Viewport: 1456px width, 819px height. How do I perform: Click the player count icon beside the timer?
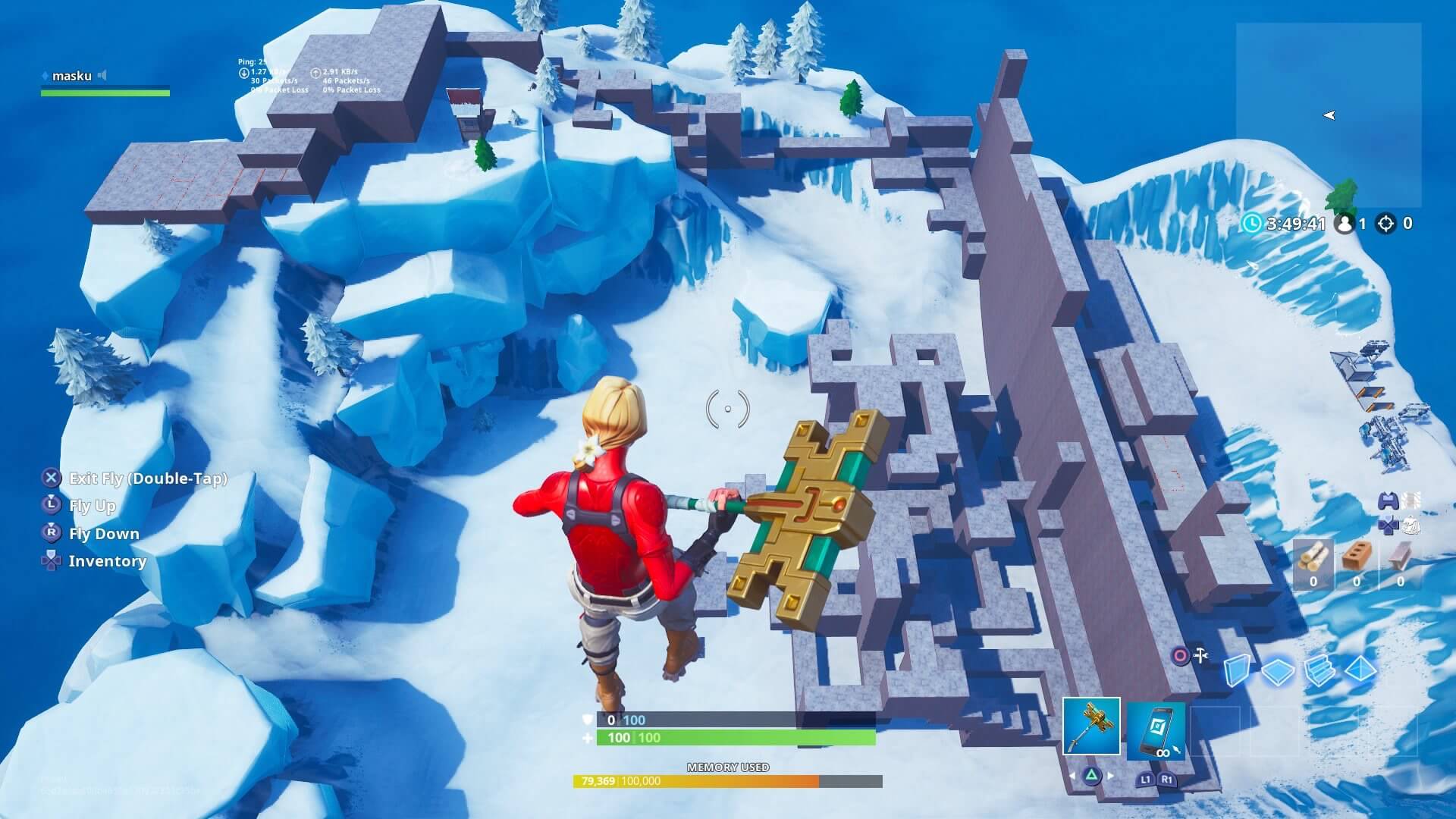[x=1345, y=224]
